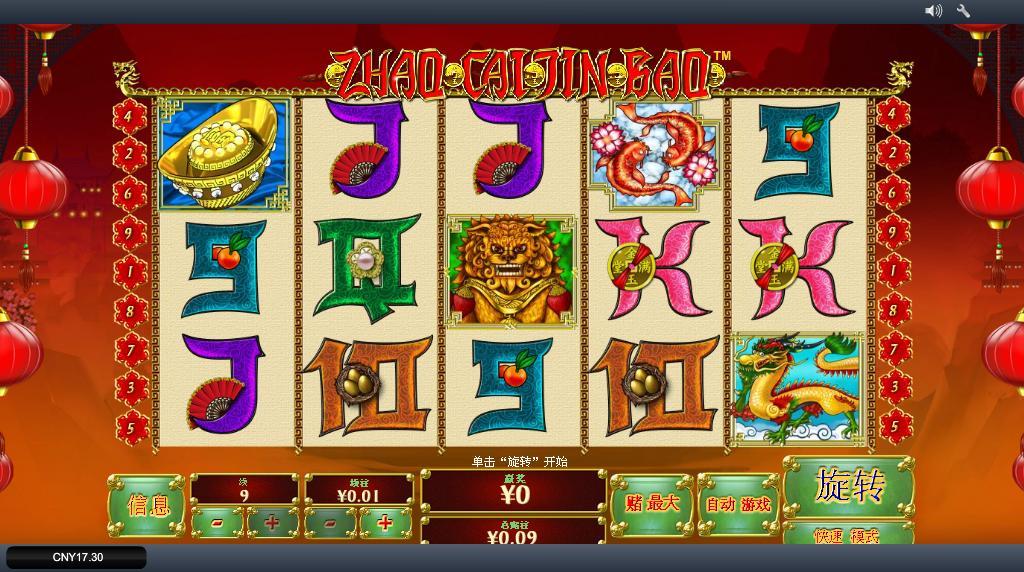Image resolution: width=1024 pixels, height=572 pixels.
Task: Mute sound via the speaker icon
Action: pyautogui.click(x=933, y=11)
